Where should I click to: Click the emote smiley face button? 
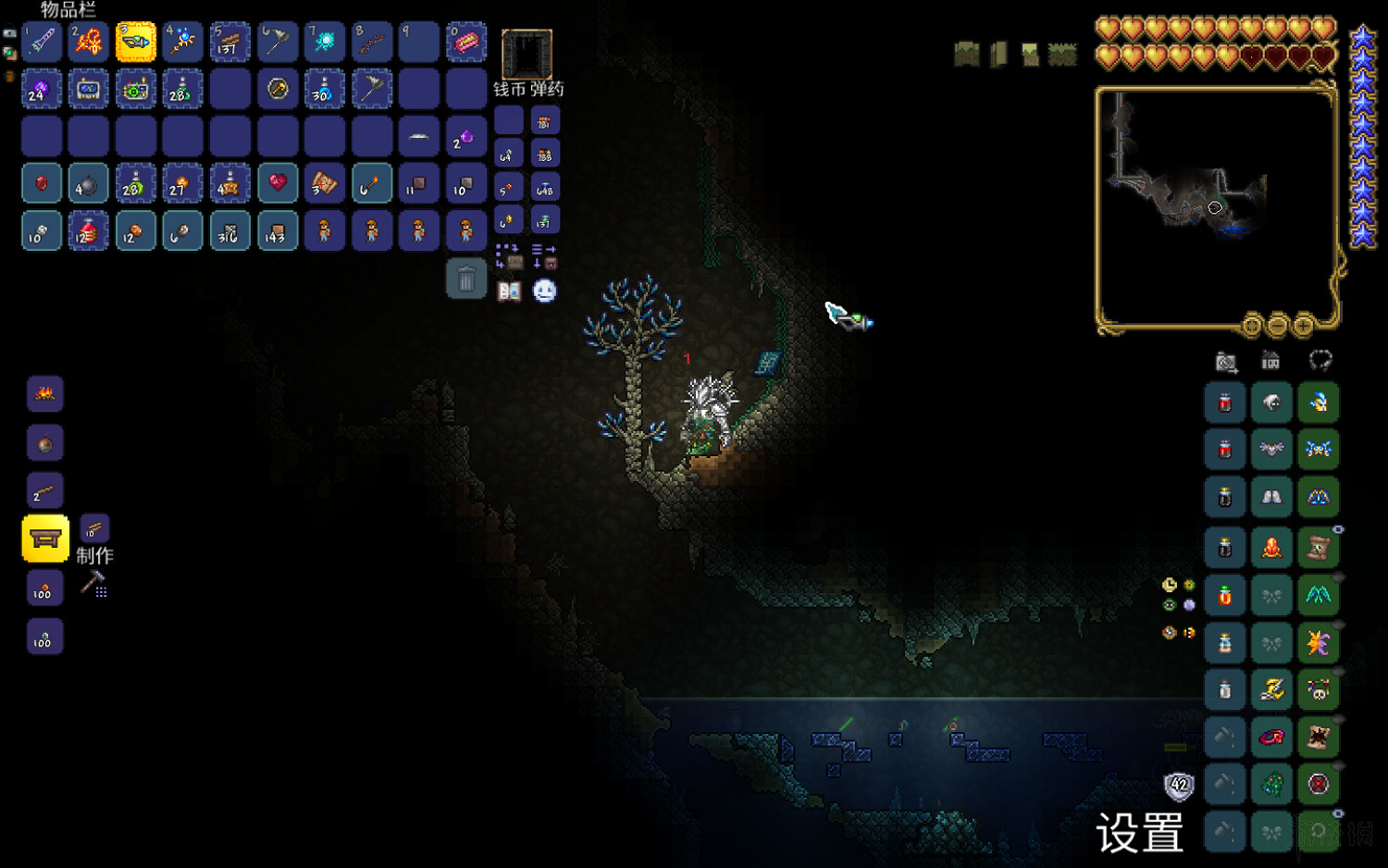pyautogui.click(x=545, y=291)
